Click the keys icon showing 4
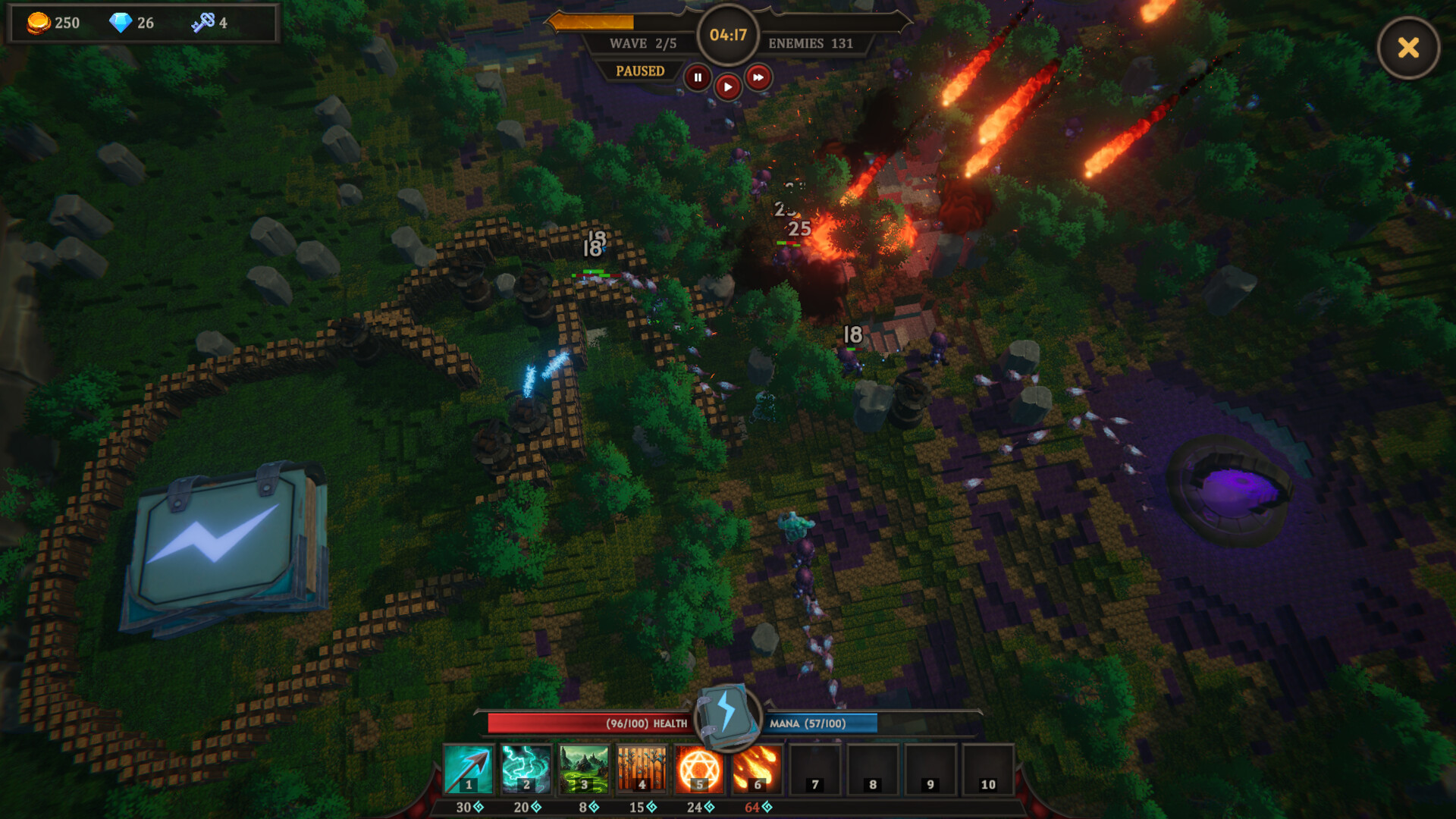 [x=203, y=22]
